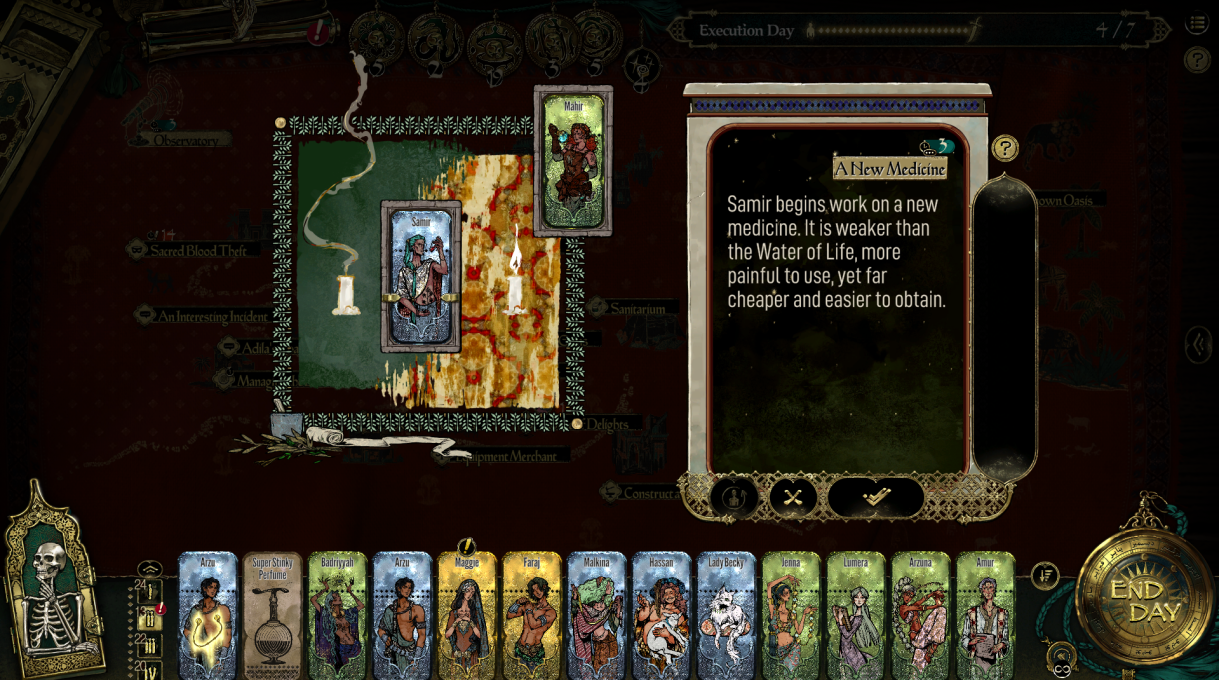Viewport: 1219px width, 680px height.
Task: Click the figure icon button beside the X
Action: coord(733,497)
